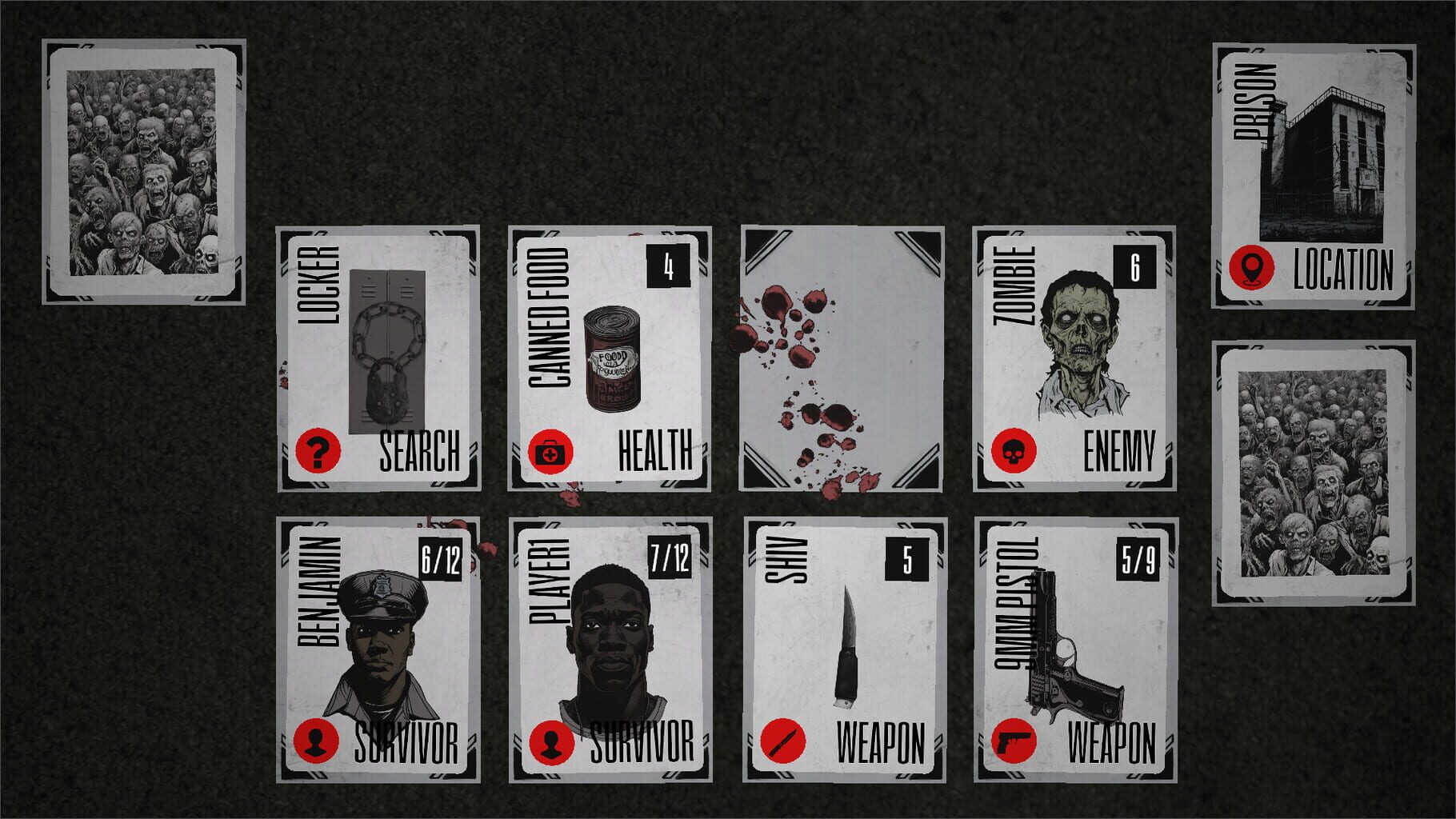
Task: Click the survivor icon on Player1's card
Action: tap(553, 743)
